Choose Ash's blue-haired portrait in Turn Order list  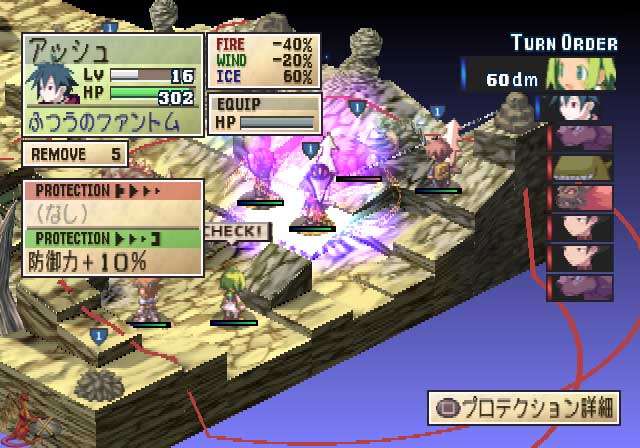[x=579, y=108]
